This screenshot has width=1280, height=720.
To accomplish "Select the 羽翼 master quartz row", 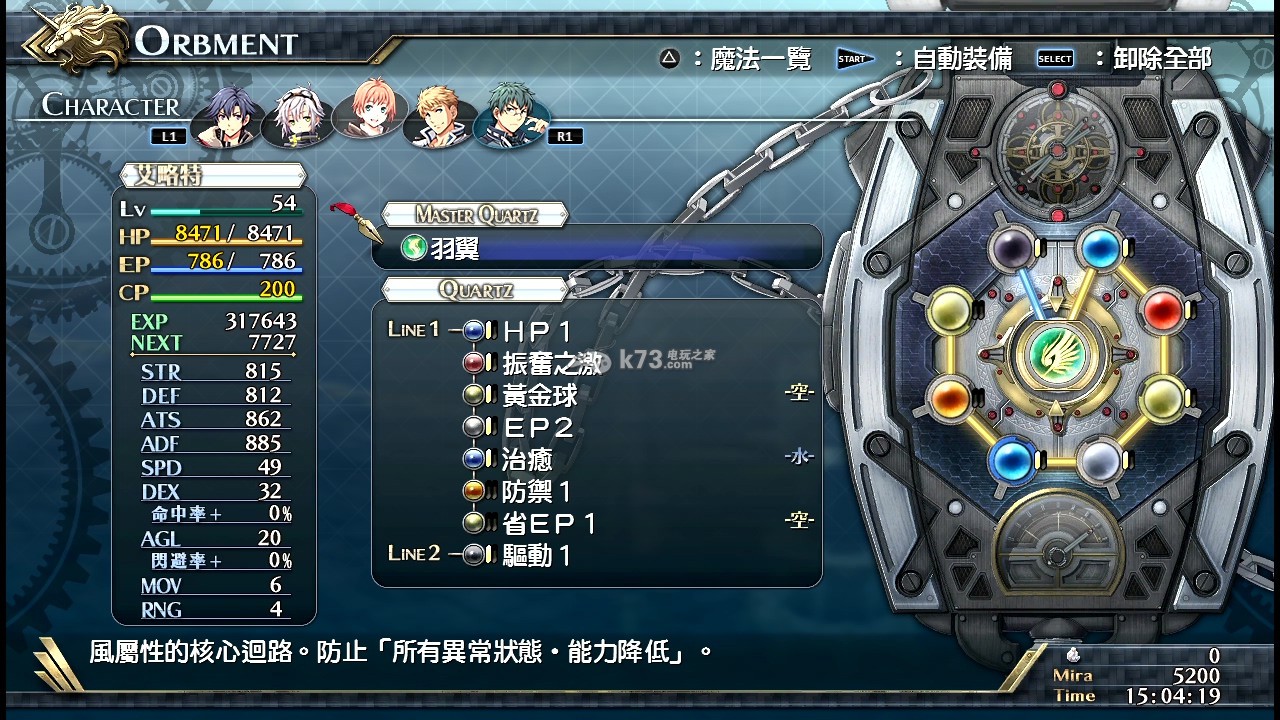I will point(596,247).
